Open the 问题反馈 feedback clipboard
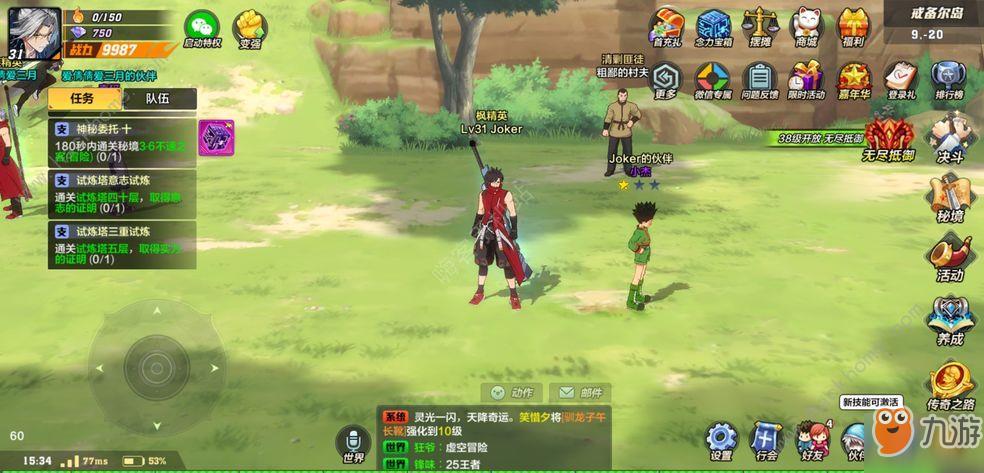Screen dimensions: 984x473 point(759,78)
